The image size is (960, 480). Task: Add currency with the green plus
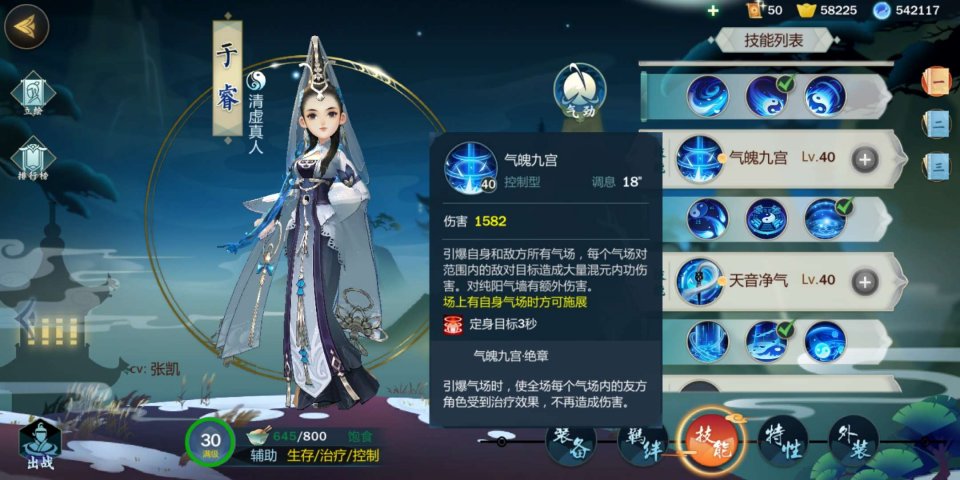(712, 10)
